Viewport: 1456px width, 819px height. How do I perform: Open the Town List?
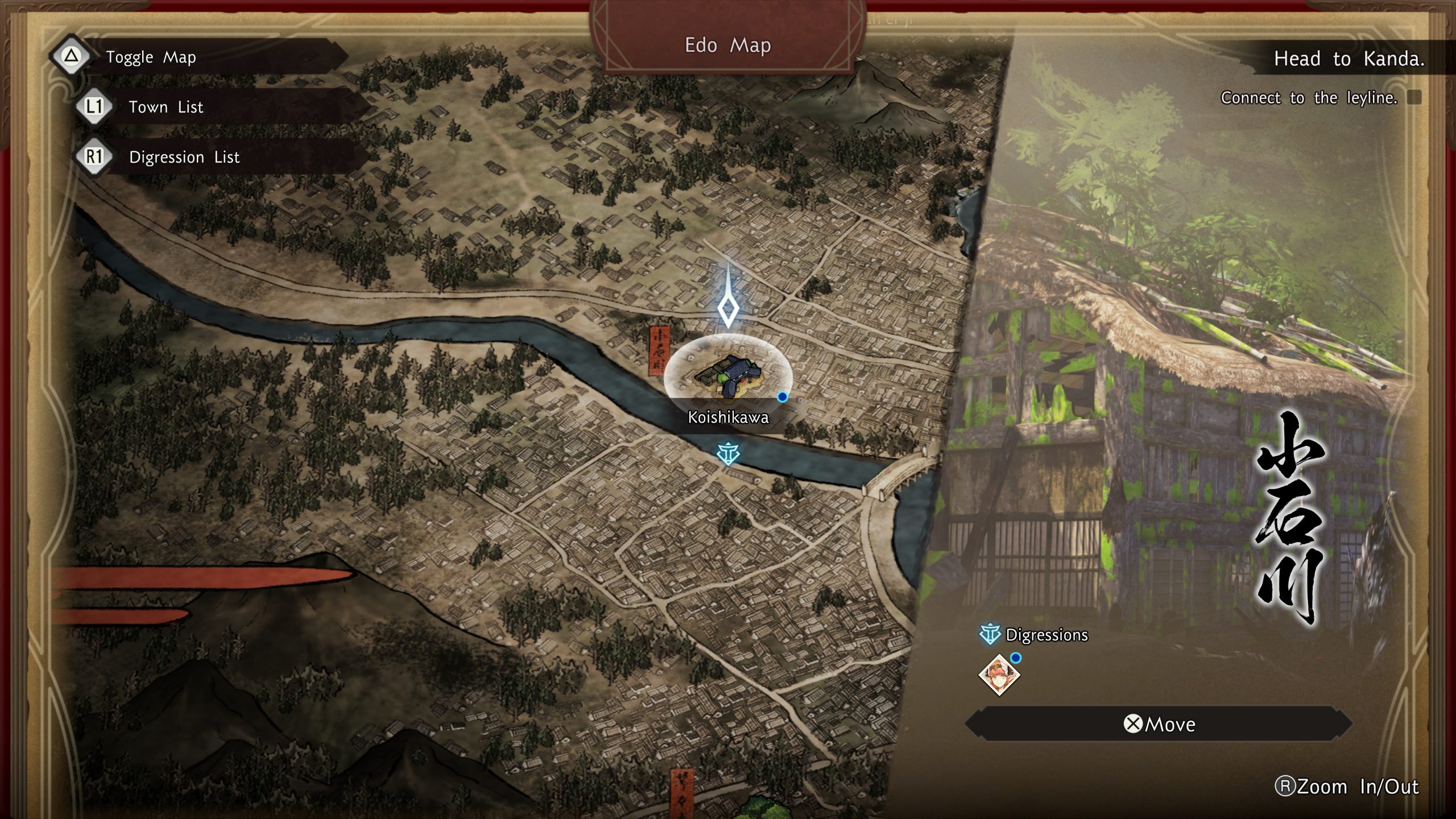point(165,107)
